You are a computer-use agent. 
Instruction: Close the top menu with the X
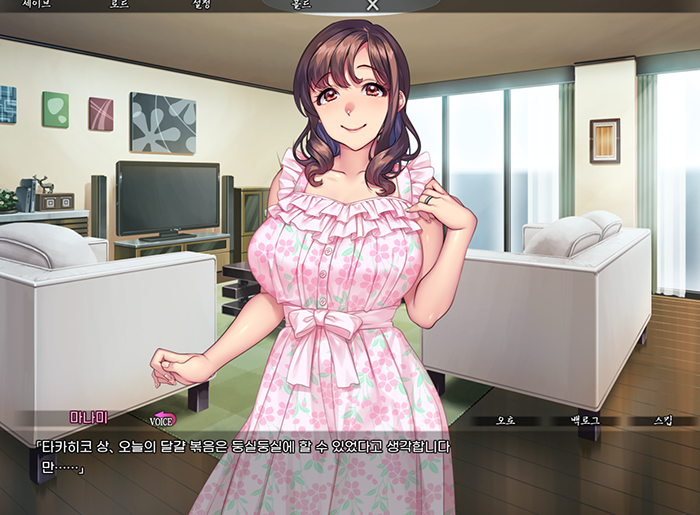(x=372, y=5)
